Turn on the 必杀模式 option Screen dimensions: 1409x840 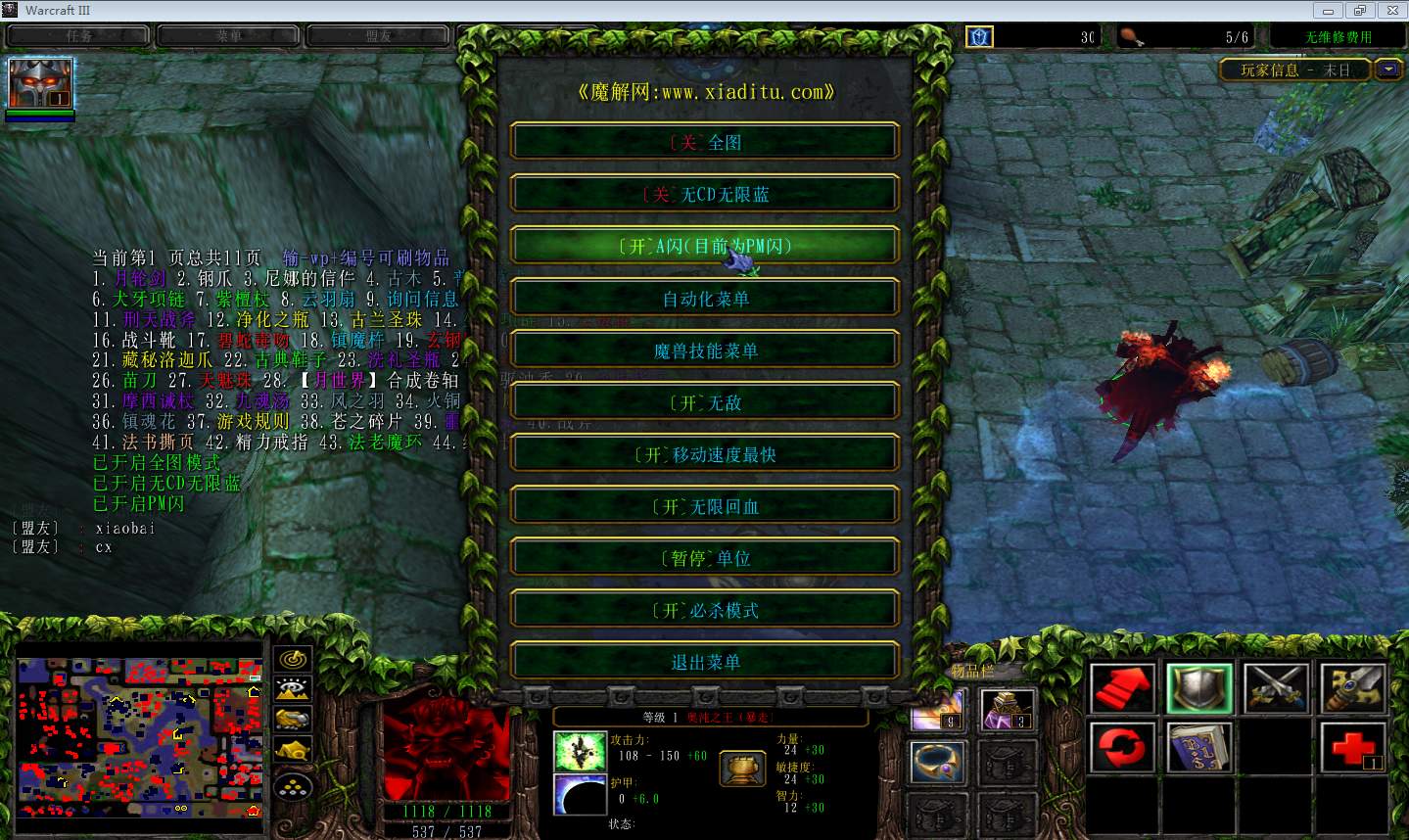click(704, 610)
